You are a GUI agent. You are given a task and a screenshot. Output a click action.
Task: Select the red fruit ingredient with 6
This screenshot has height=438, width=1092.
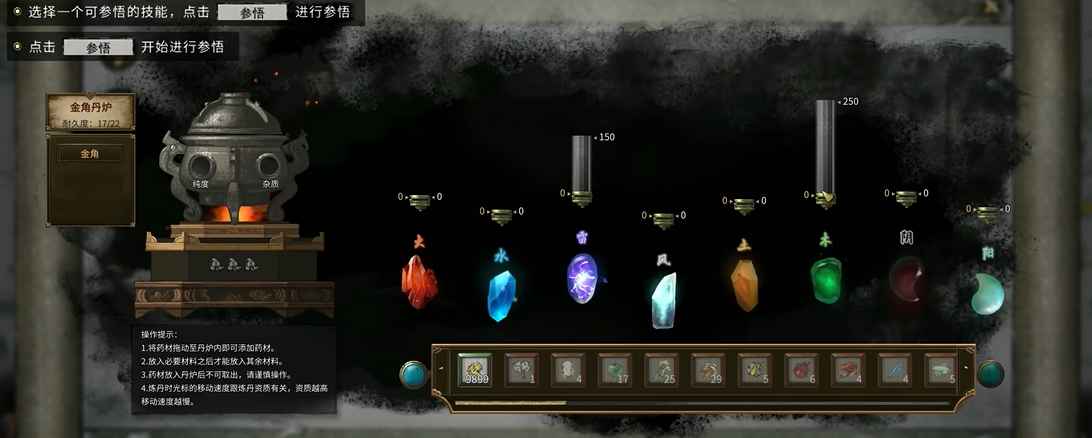tap(802, 370)
